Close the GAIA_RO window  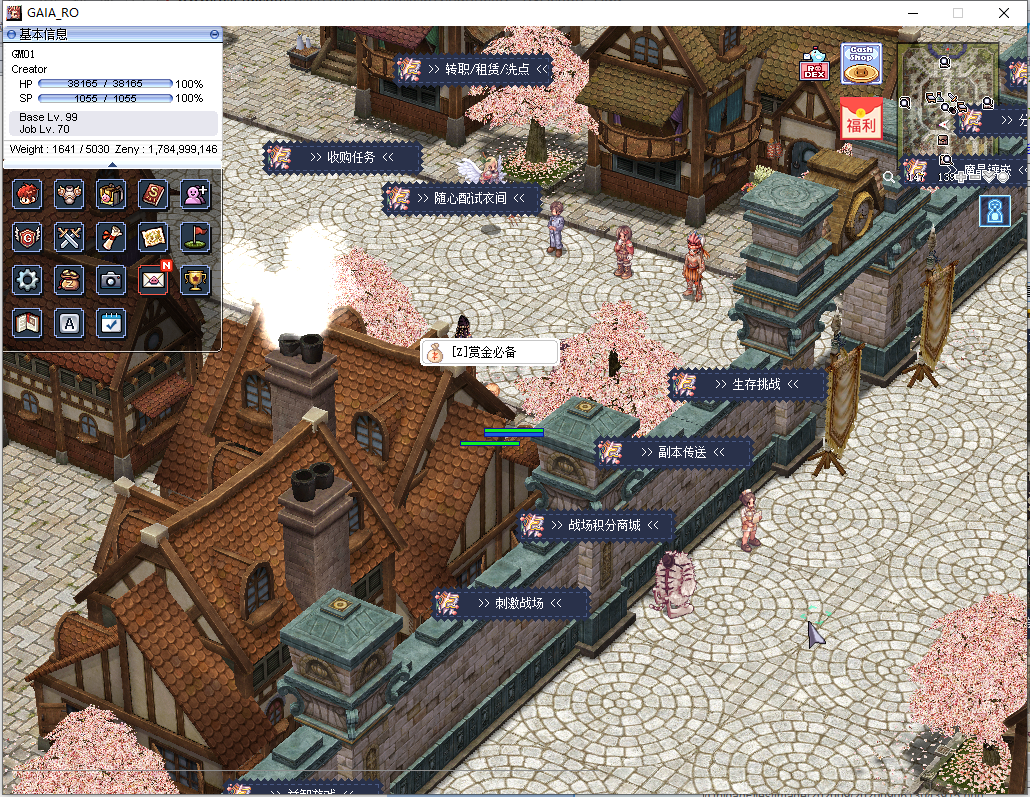(x=1004, y=13)
